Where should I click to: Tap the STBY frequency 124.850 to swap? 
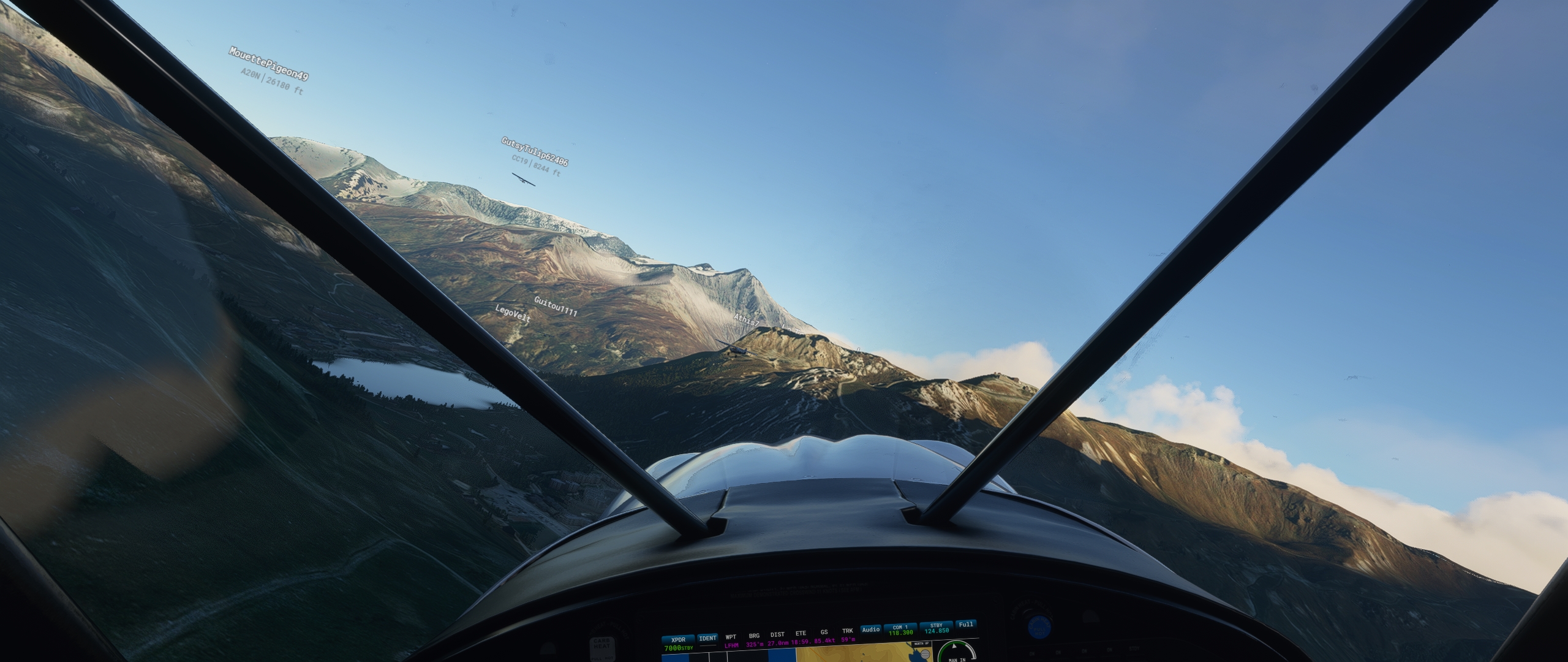tap(937, 629)
